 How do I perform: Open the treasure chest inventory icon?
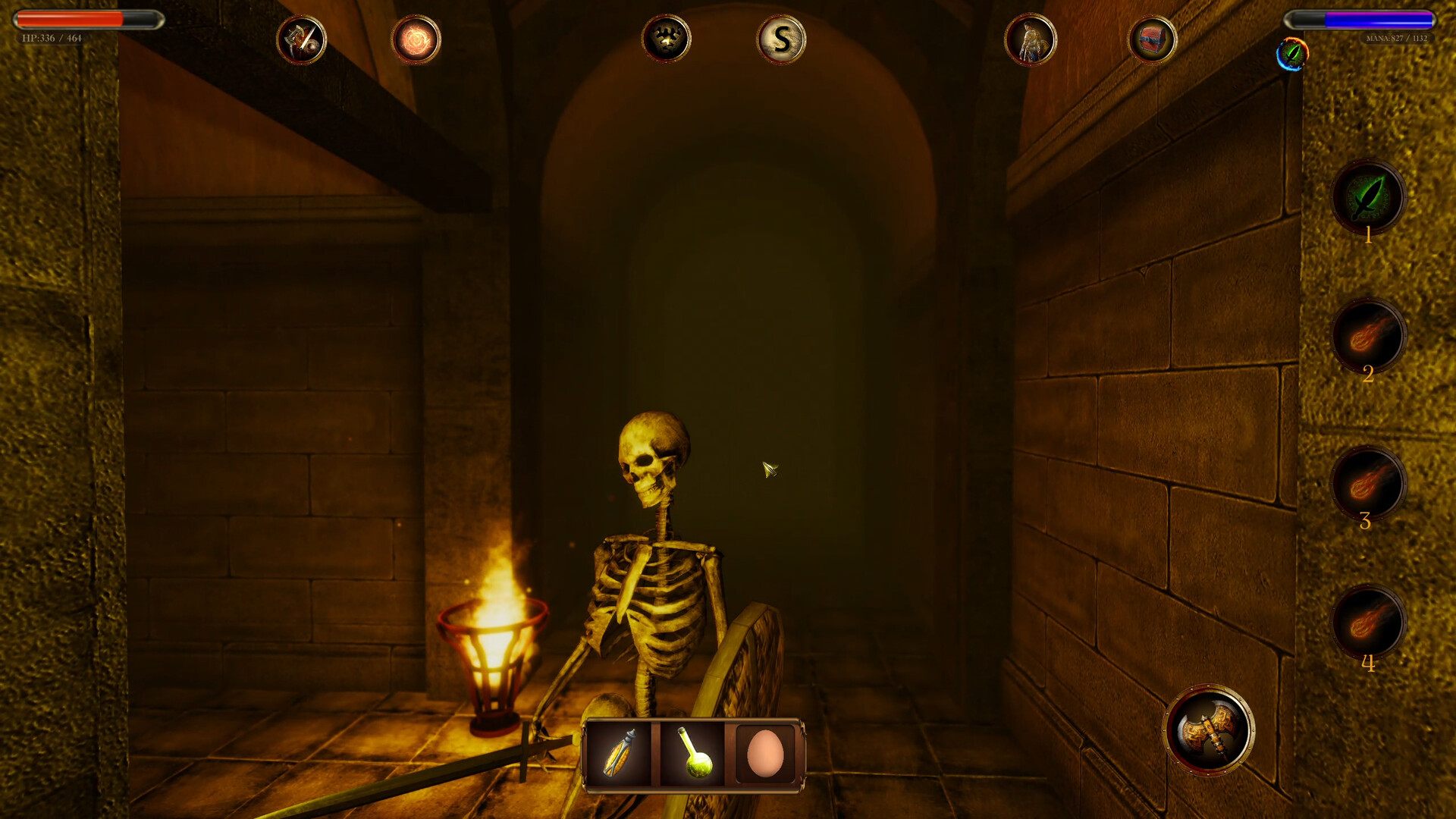(1153, 40)
